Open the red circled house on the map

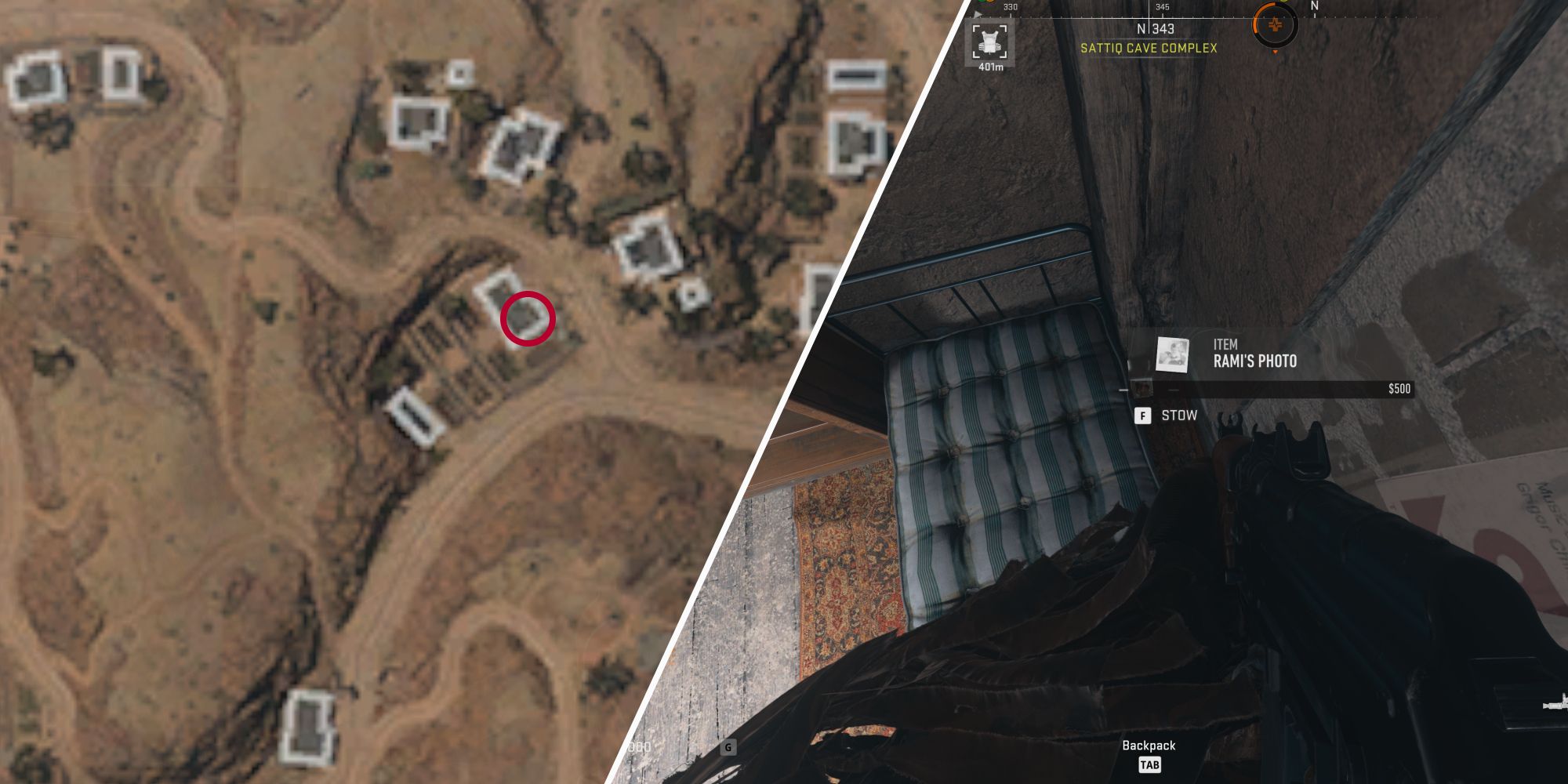click(x=525, y=318)
